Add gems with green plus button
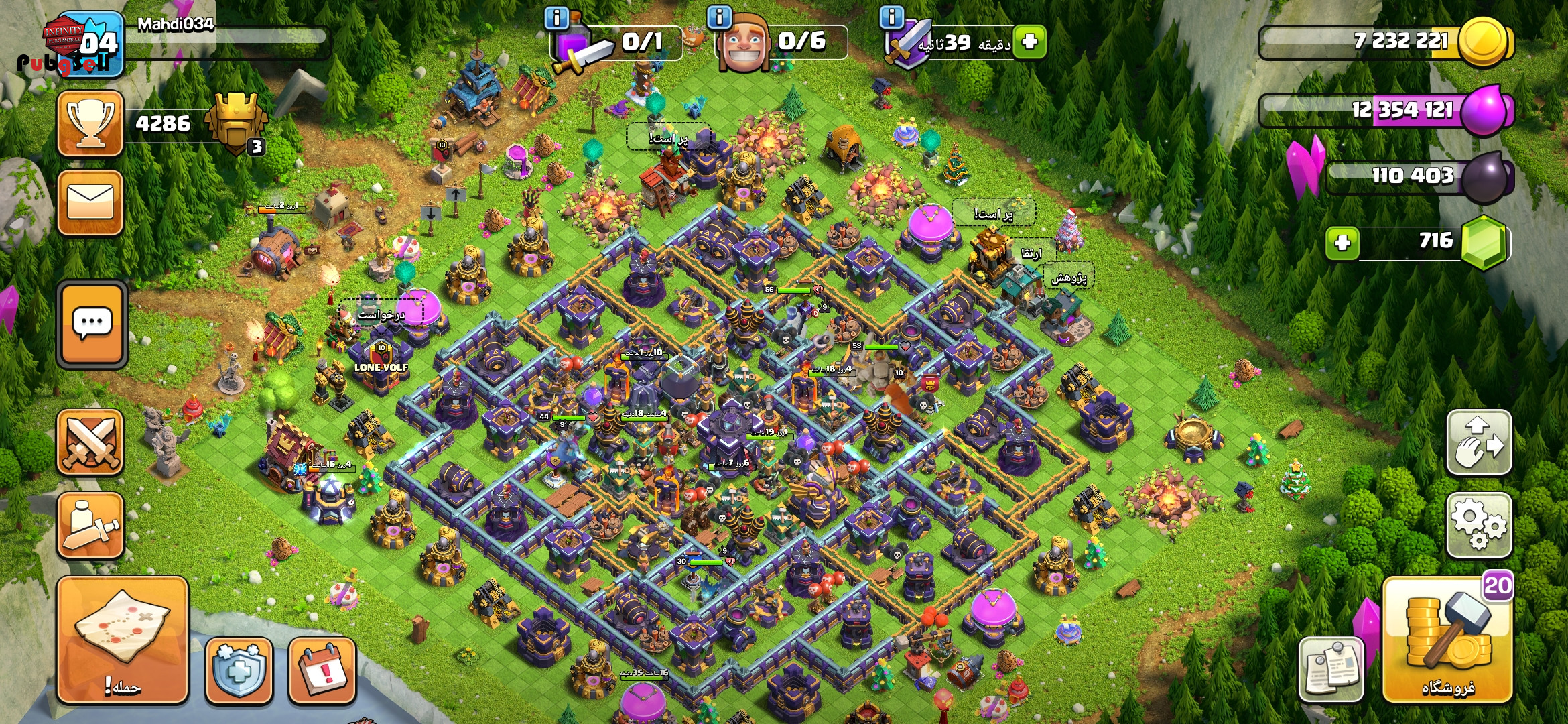 click(1342, 243)
